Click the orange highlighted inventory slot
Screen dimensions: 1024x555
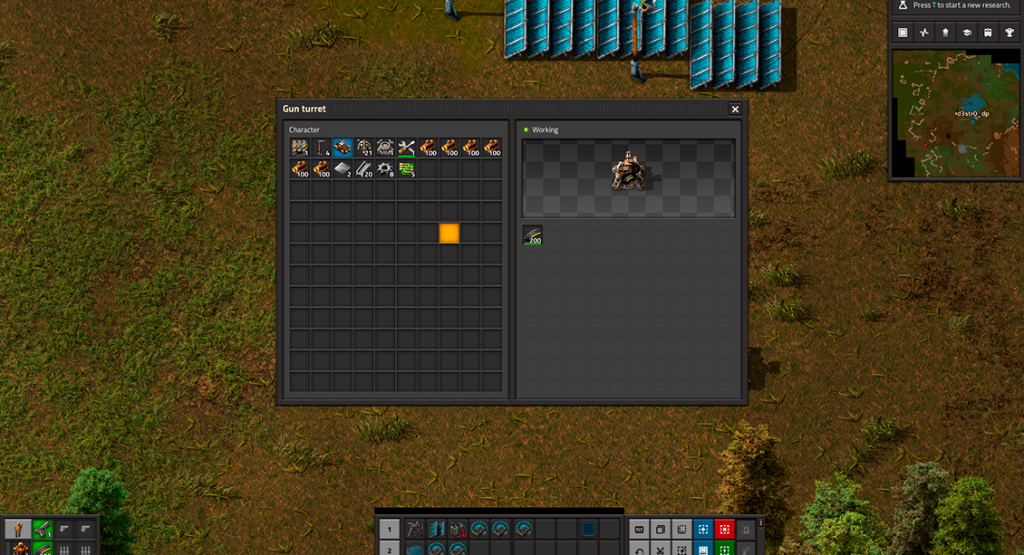pos(449,233)
